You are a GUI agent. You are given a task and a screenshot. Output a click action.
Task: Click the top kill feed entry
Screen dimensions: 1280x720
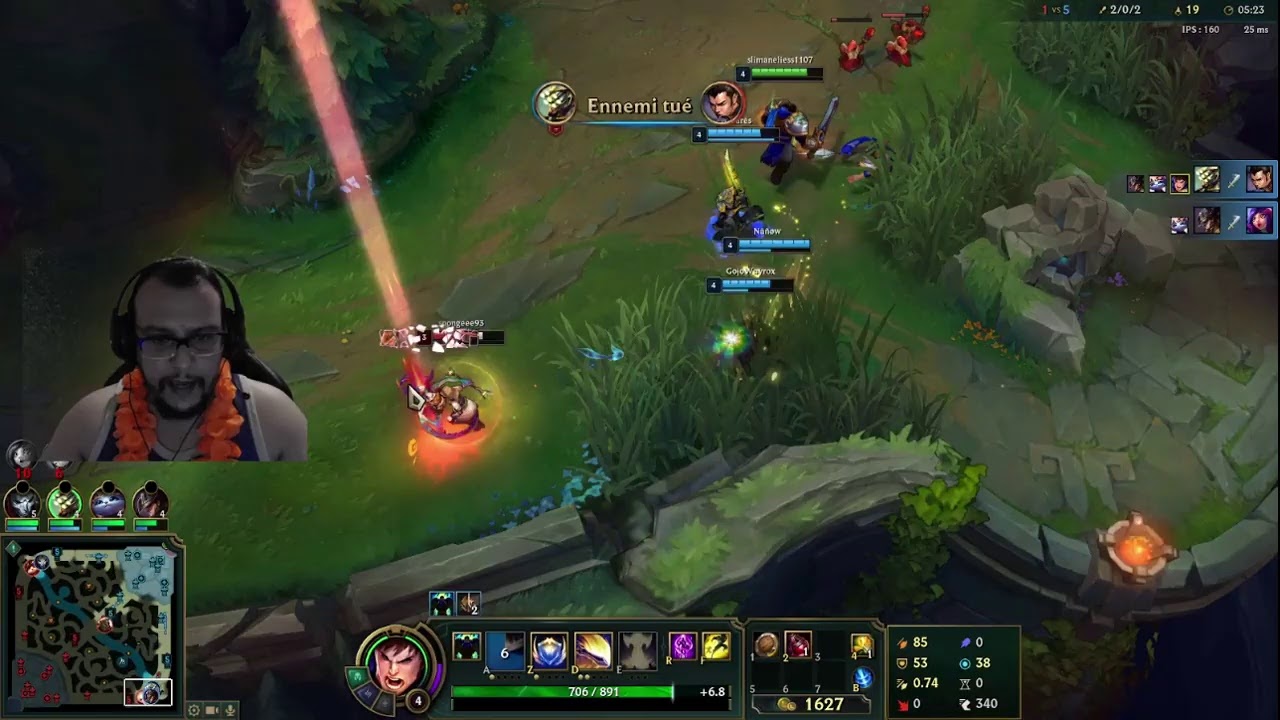[1200, 181]
